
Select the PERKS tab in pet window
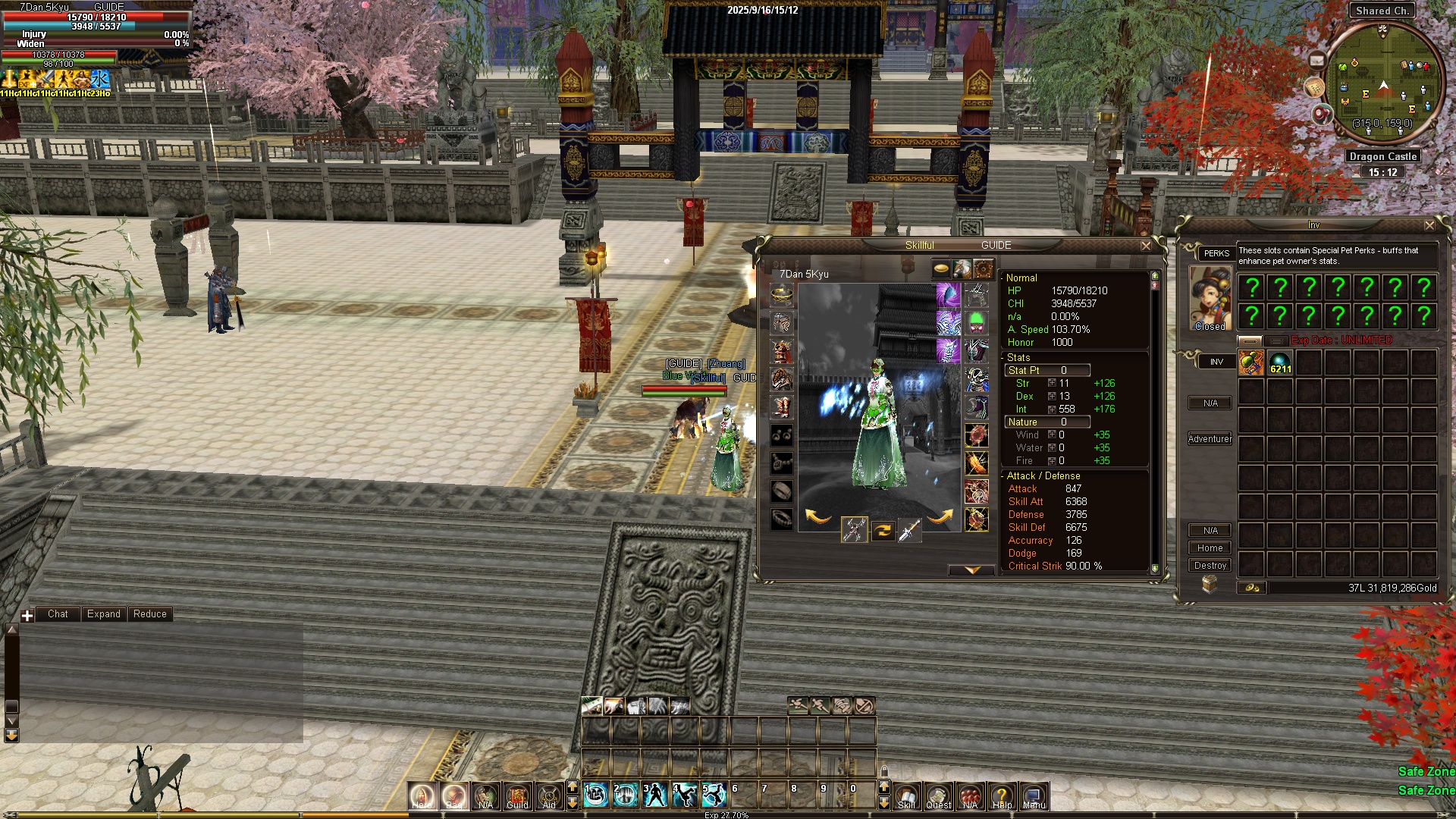pos(1216,253)
